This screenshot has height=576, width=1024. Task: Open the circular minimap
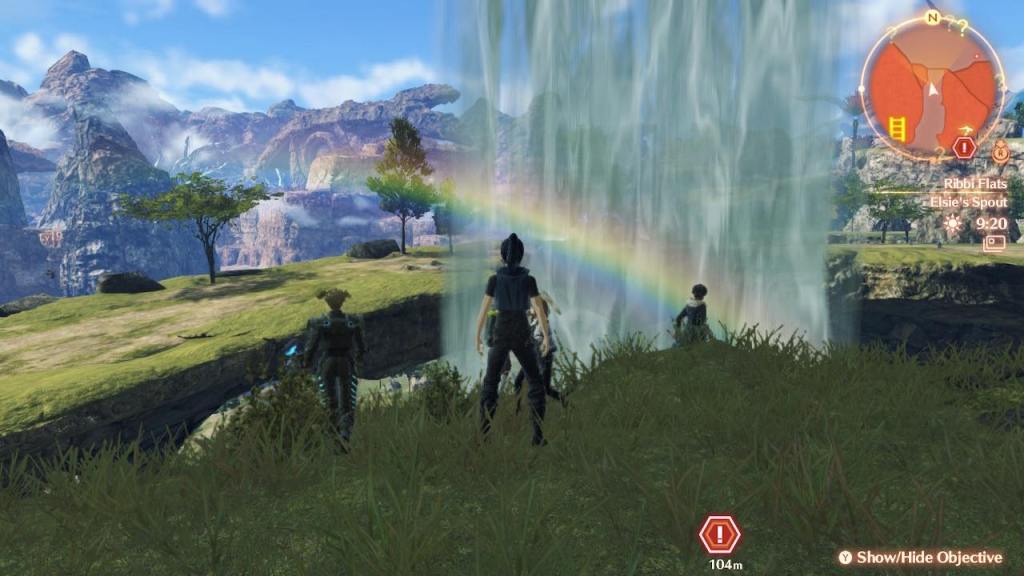click(932, 87)
